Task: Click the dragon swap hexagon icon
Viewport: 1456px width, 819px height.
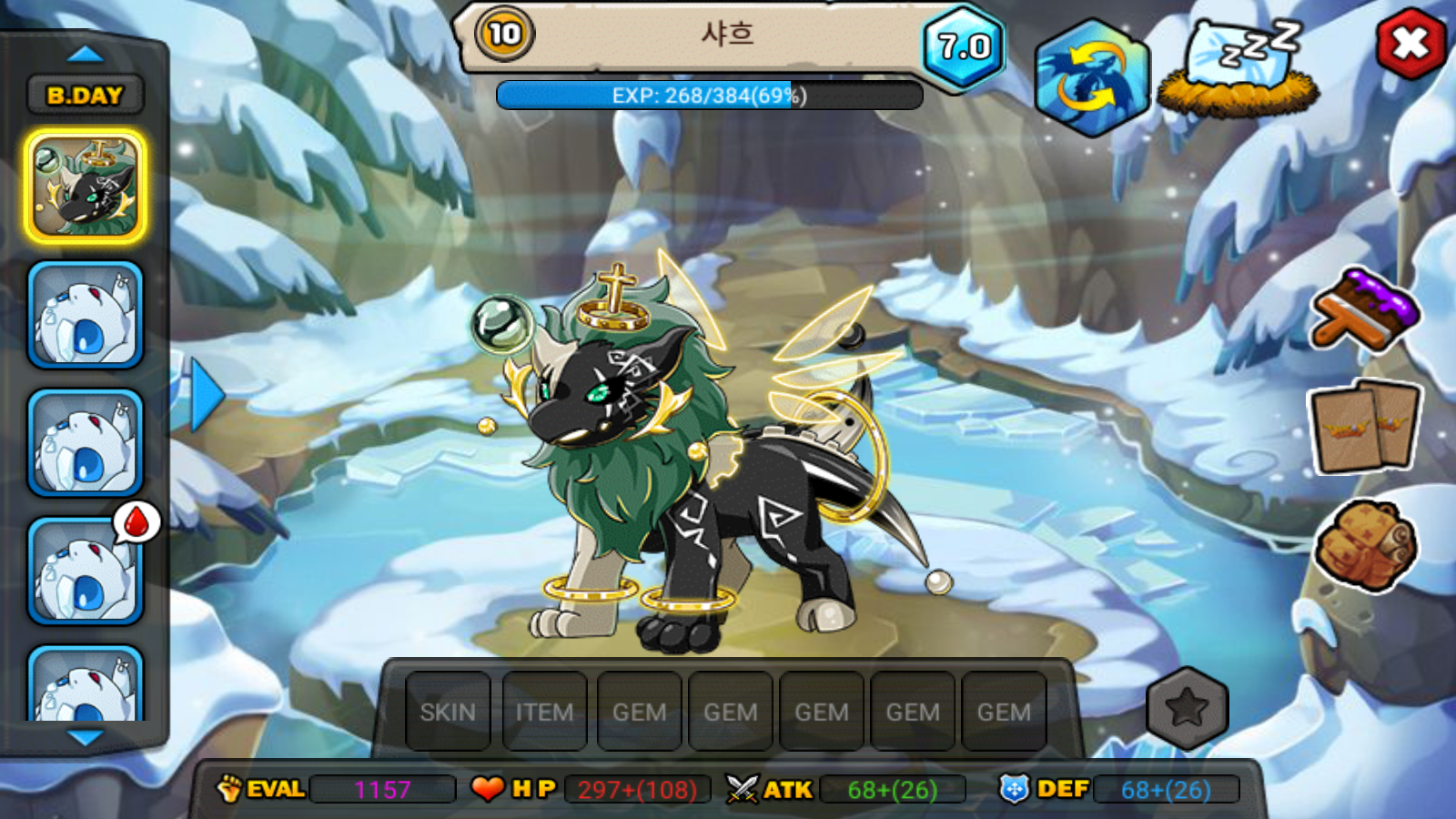Action: click(x=1091, y=78)
